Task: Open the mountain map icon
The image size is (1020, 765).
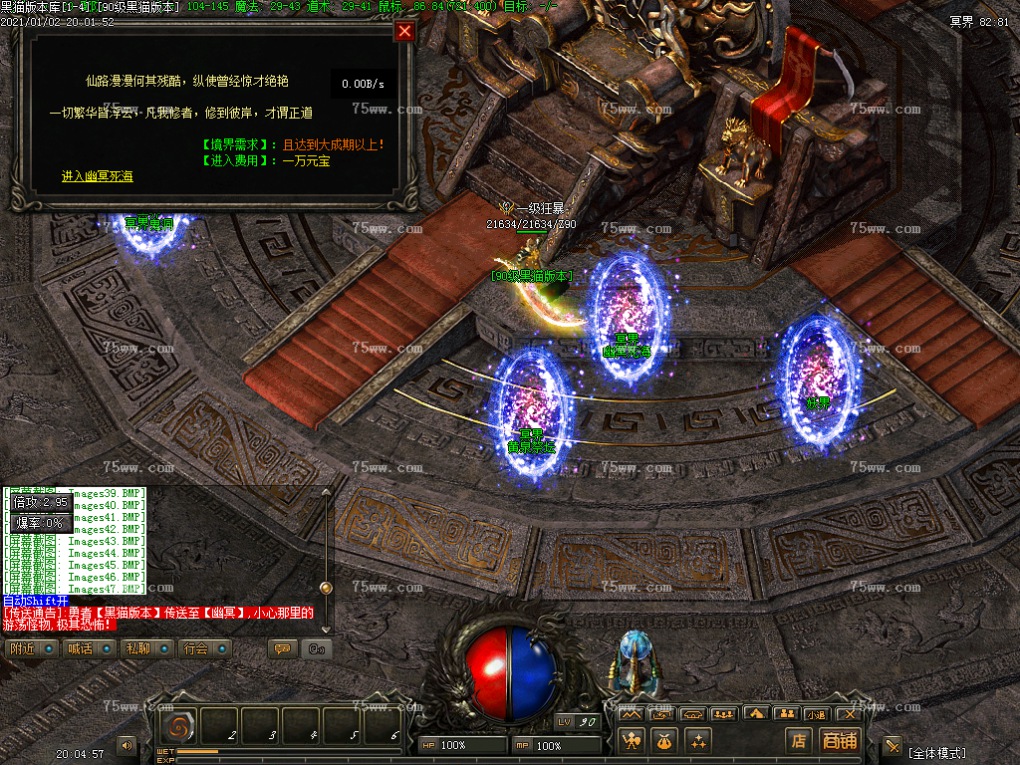Action: (x=630, y=714)
